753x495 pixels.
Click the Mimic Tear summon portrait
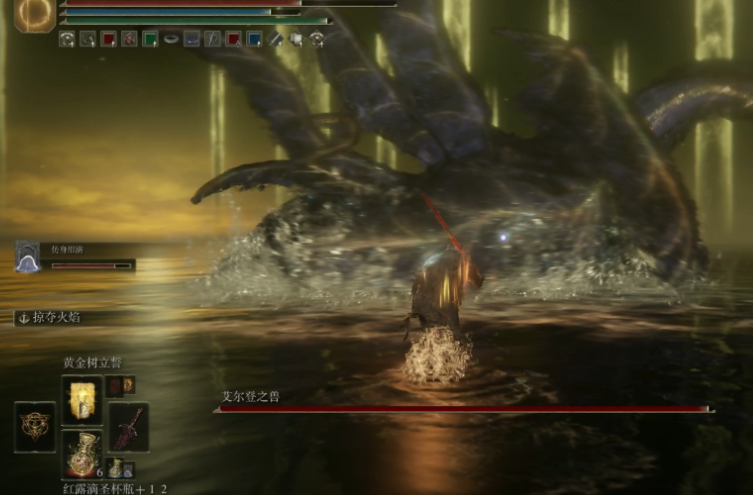pyautogui.click(x=28, y=257)
